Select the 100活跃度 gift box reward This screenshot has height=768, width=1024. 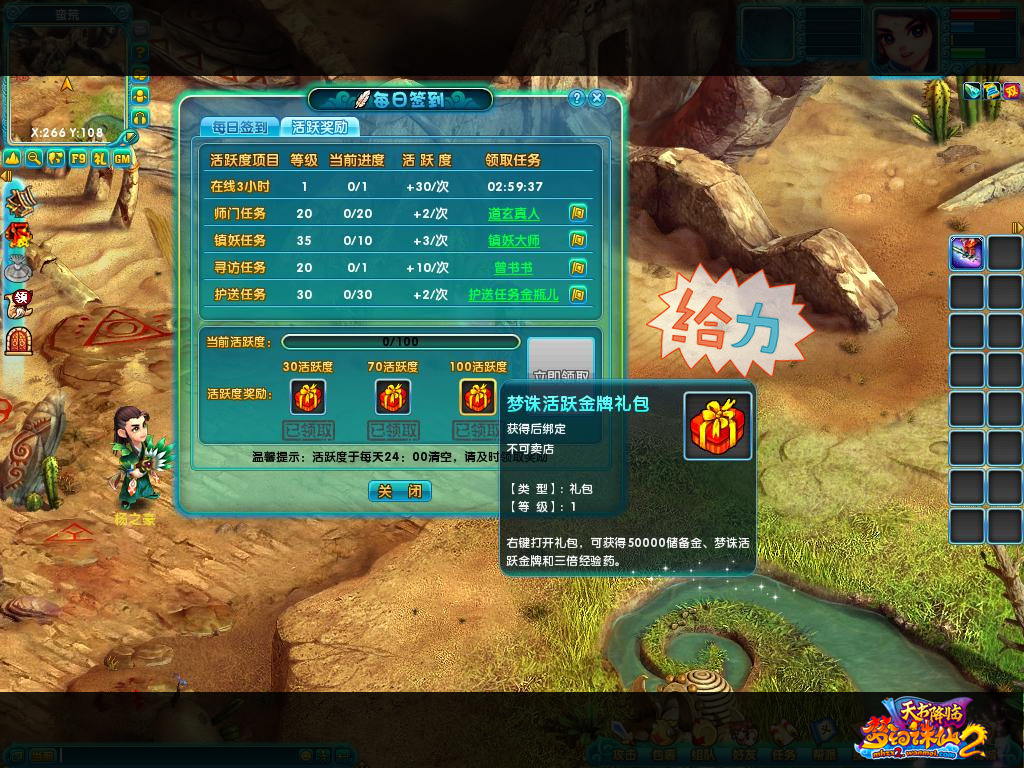(477, 397)
